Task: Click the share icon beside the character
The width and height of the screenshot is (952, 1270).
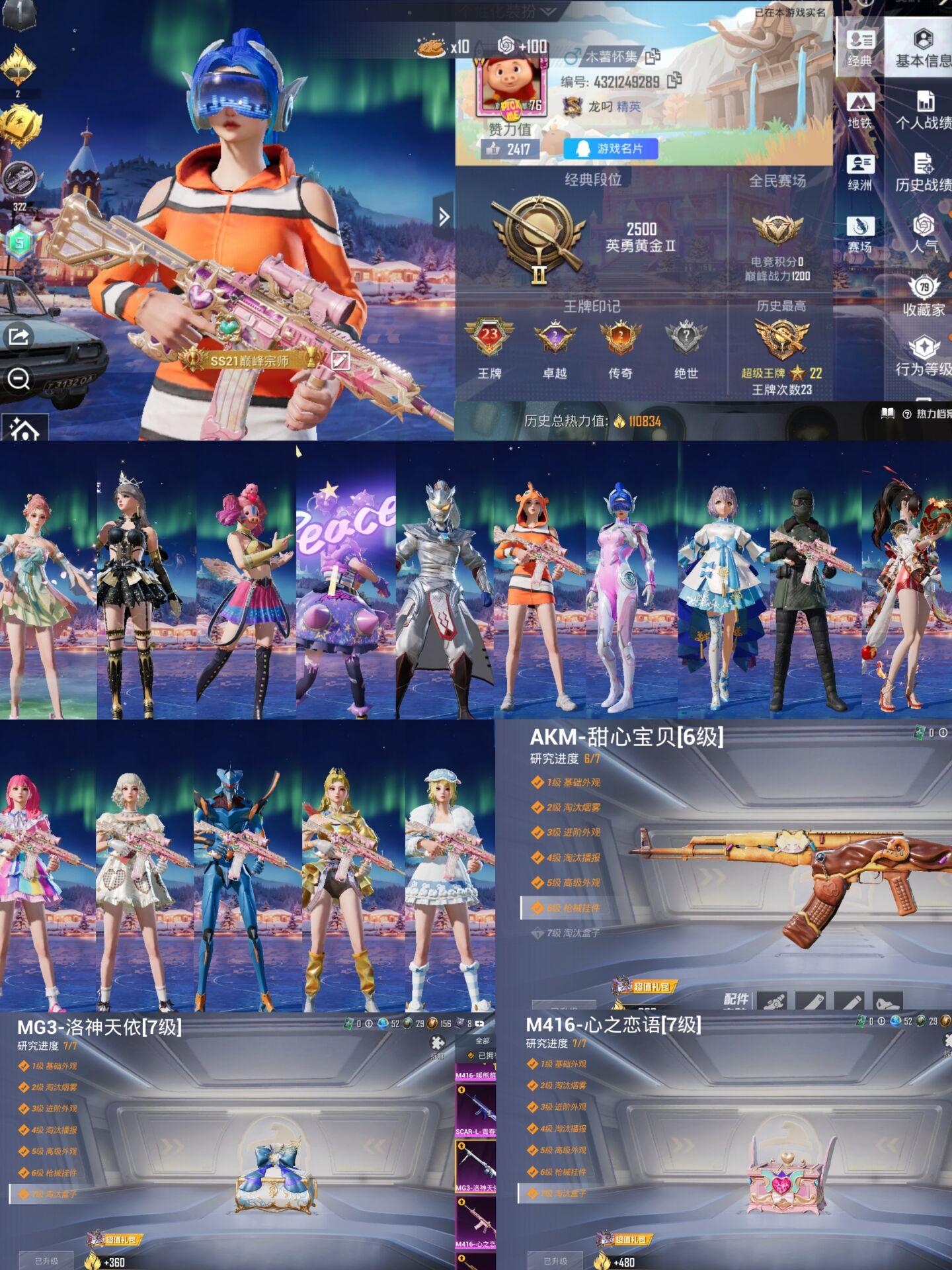Action: [19, 337]
